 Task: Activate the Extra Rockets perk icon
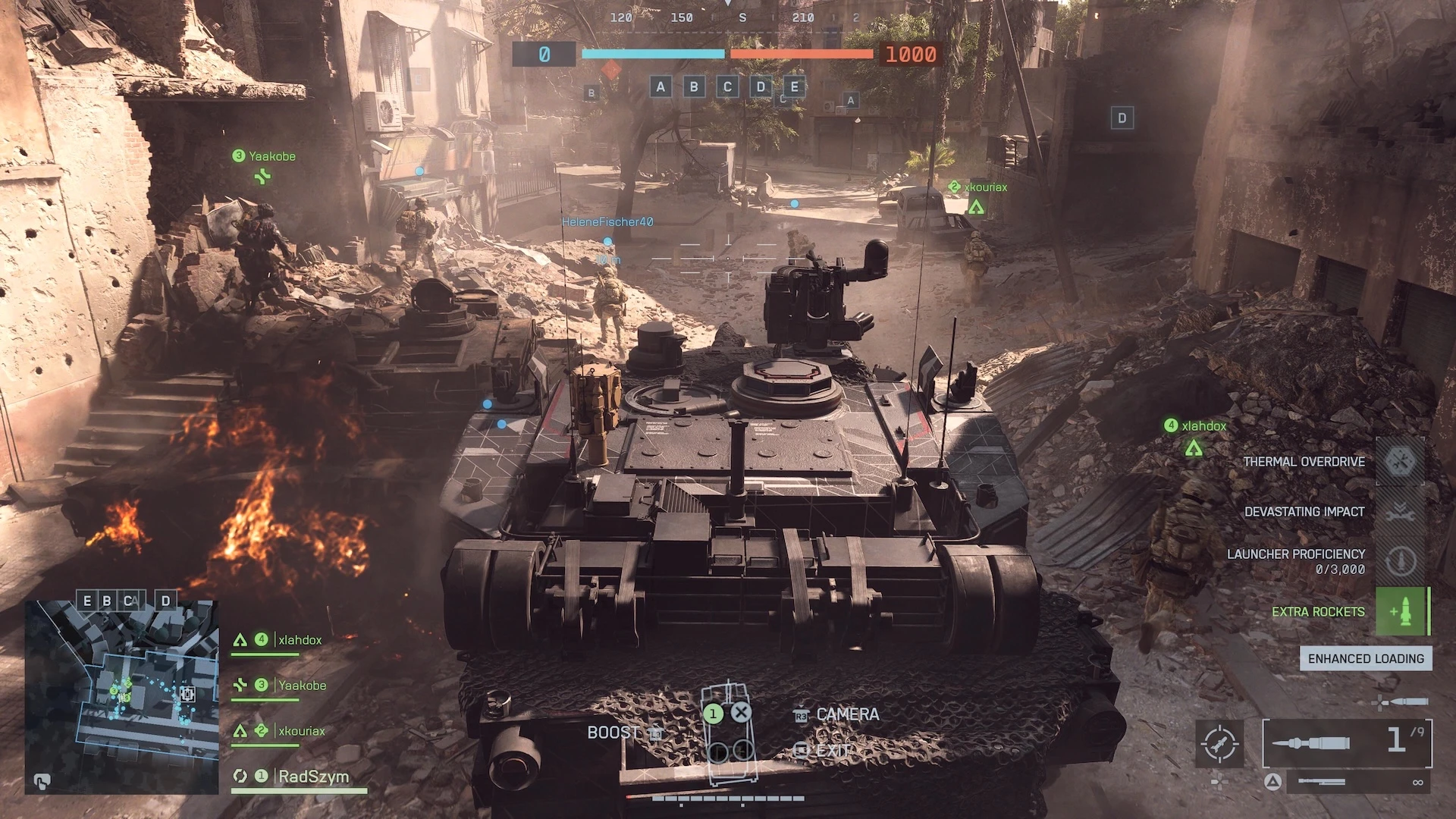coord(1400,611)
